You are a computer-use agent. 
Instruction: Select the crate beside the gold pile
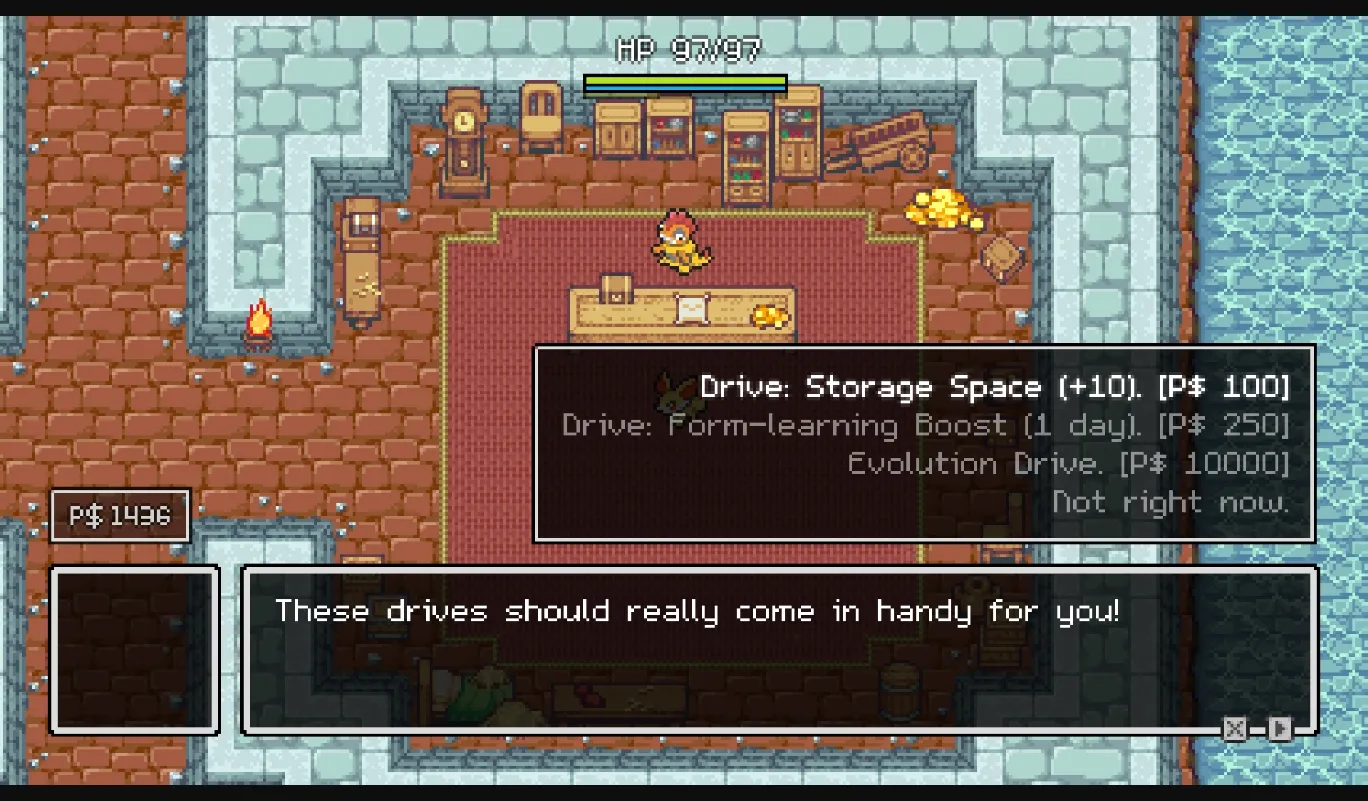coord(1003,258)
